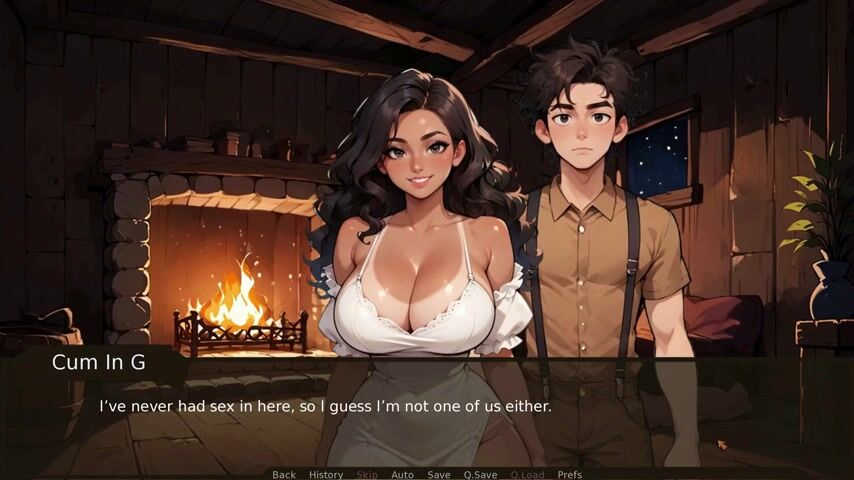Image resolution: width=854 pixels, height=480 pixels.
Task: Open the Prefs settings menu
Action: click(569, 474)
